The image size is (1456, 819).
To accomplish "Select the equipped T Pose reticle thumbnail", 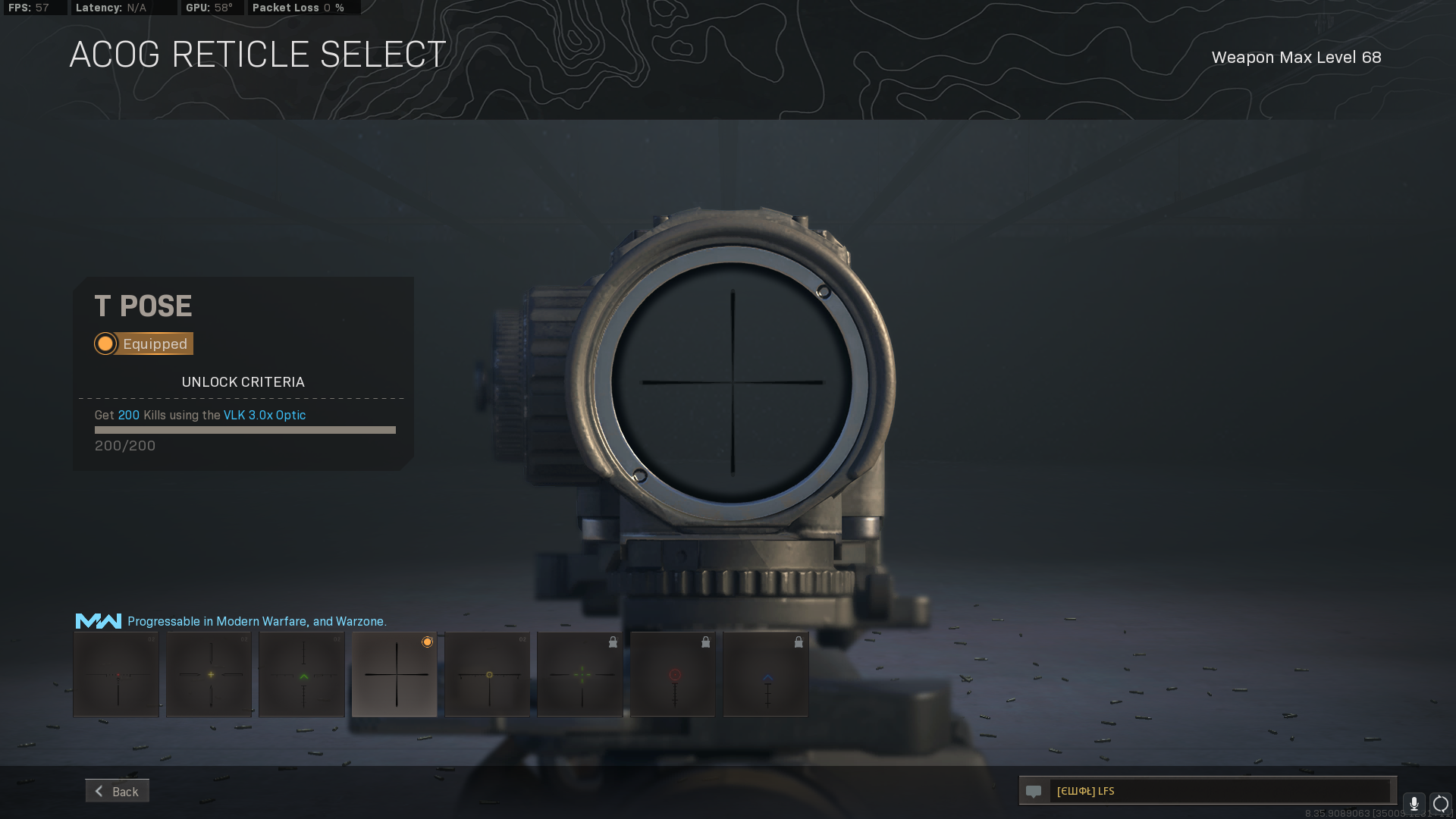I will 394,673.
